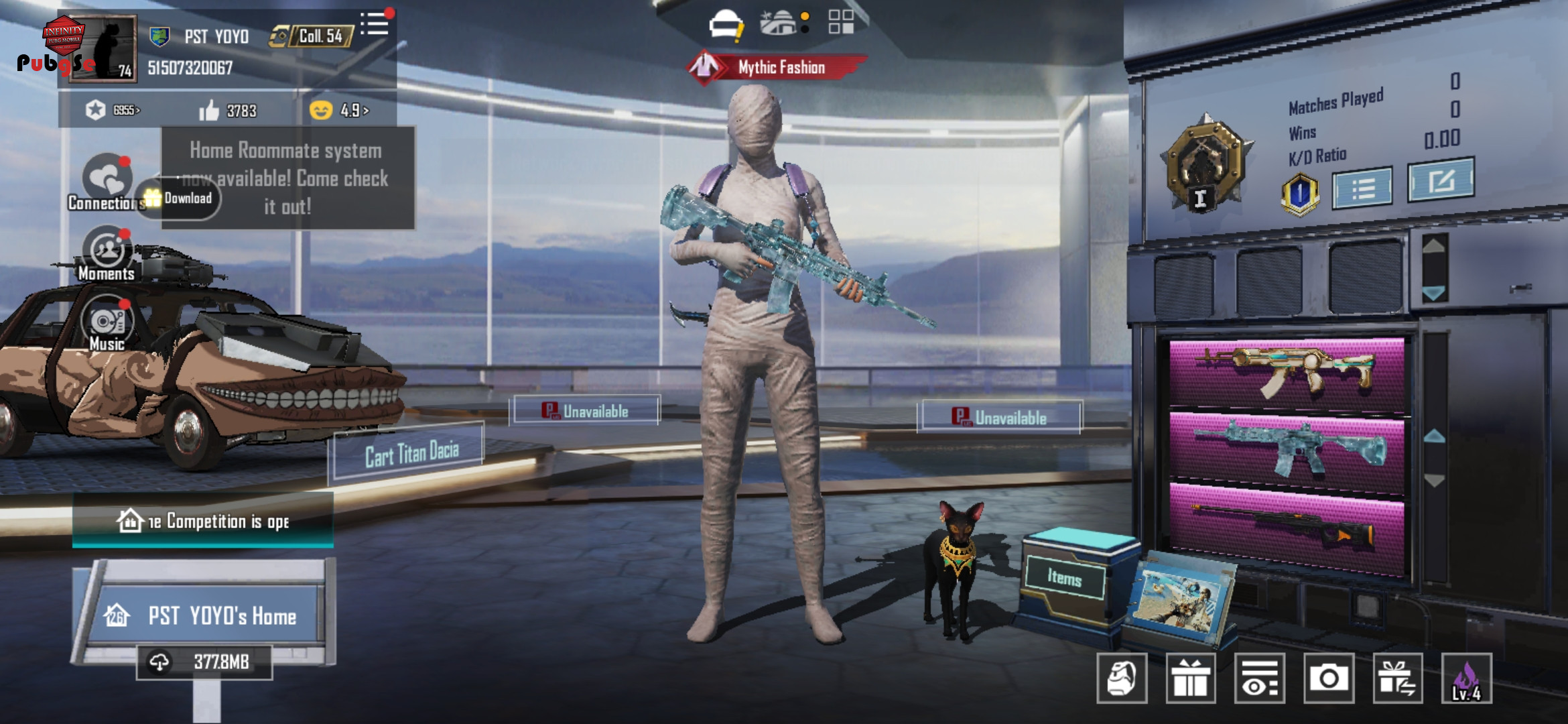Viewport: 1568px width, 724px height.
Task: Switch to the four-squares grid tab
Action: (840, 22)
